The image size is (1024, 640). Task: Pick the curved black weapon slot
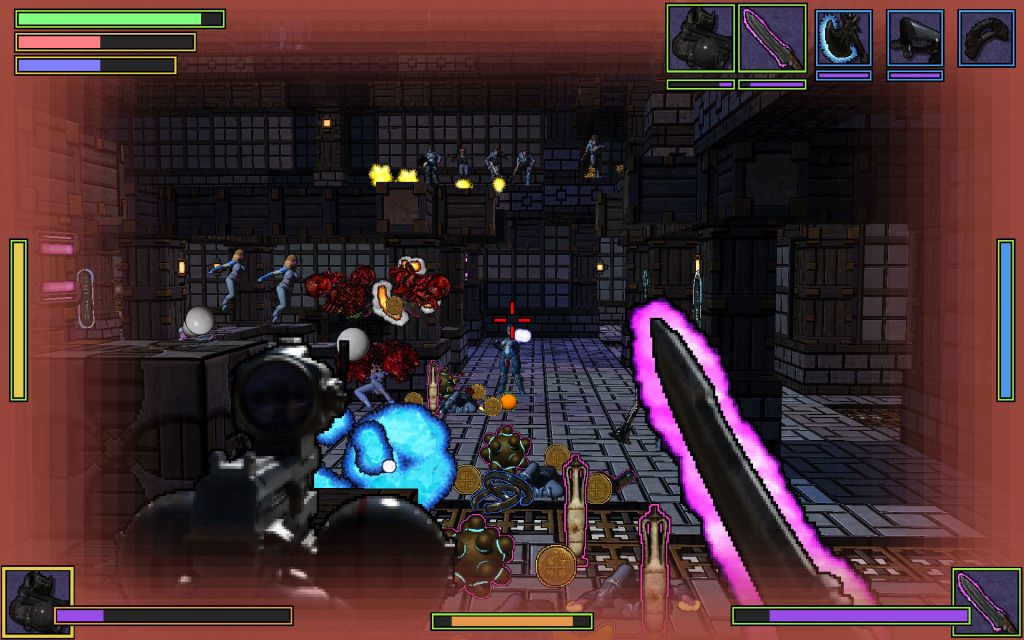coord(986,38)
